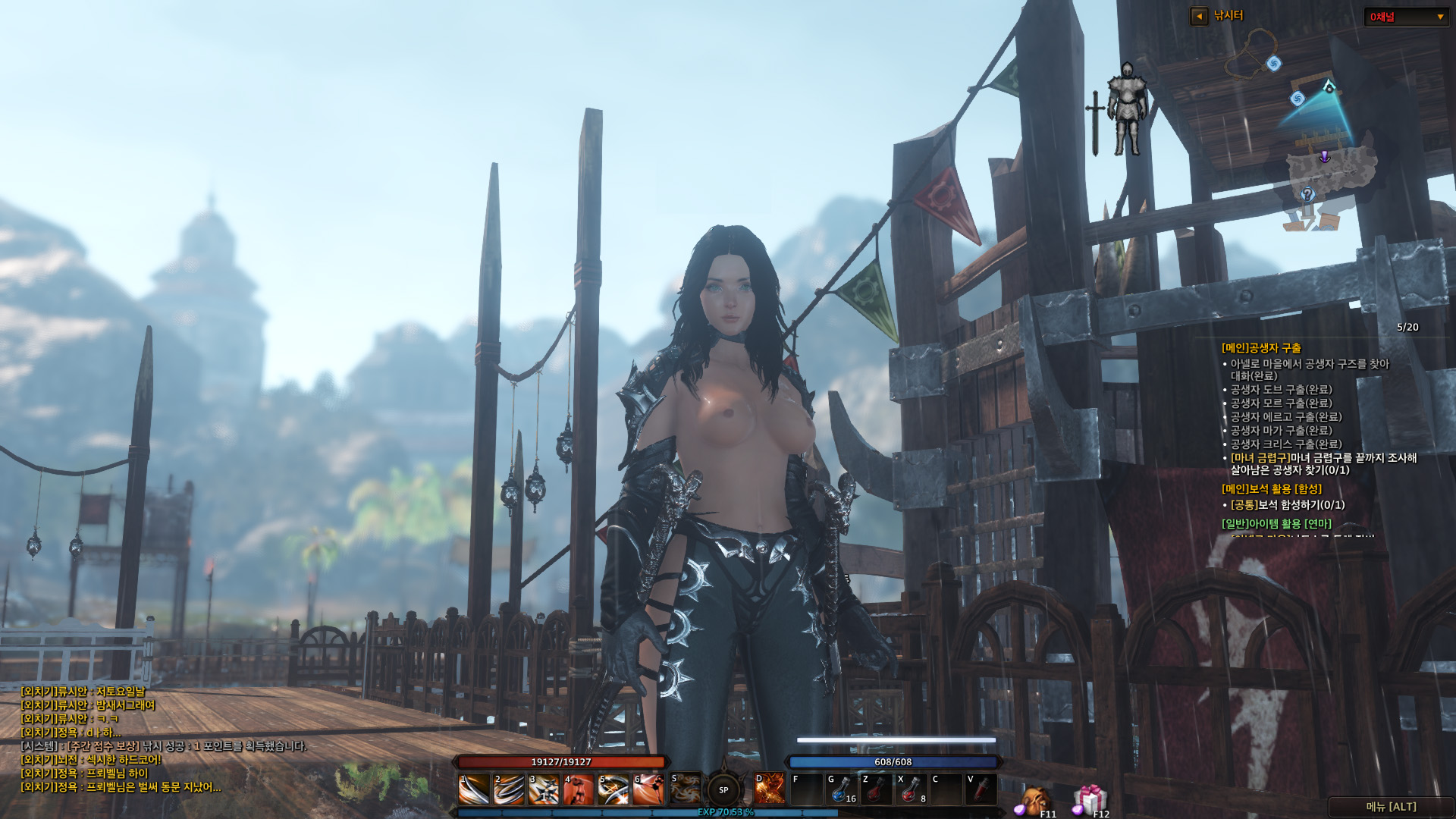The height and width of the screenshot is (819, 1456).
Task: Trigger the shuriken skill in slot 3
Action: point(544,789)
